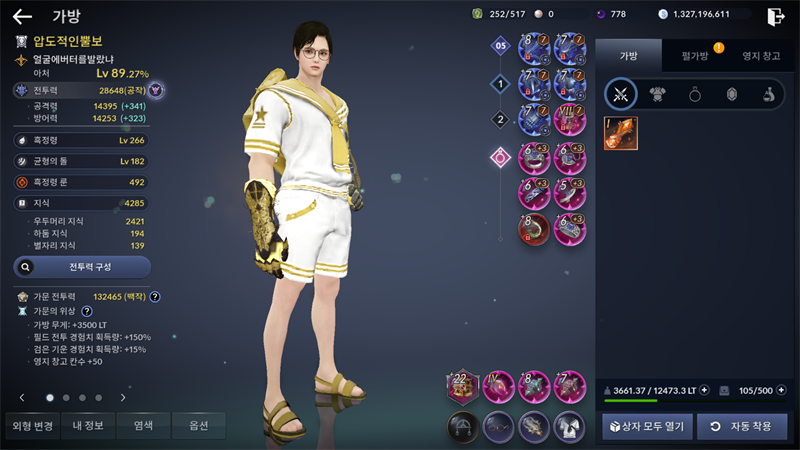Switch to the 펄가방 tab
This screenshot has height=450, width=800.
tap(695, 56)
